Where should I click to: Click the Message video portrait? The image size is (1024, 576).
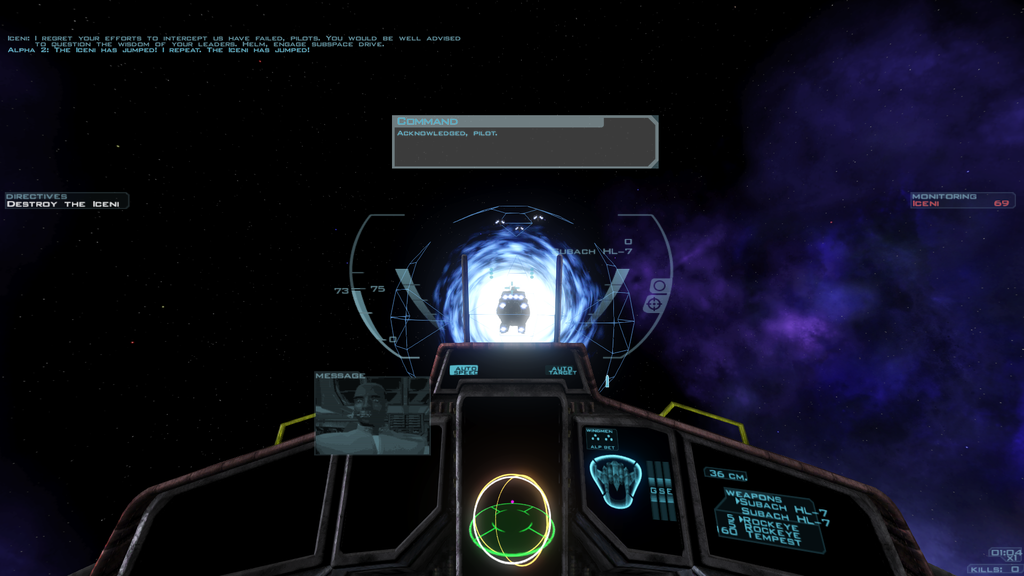click(372, 417)
